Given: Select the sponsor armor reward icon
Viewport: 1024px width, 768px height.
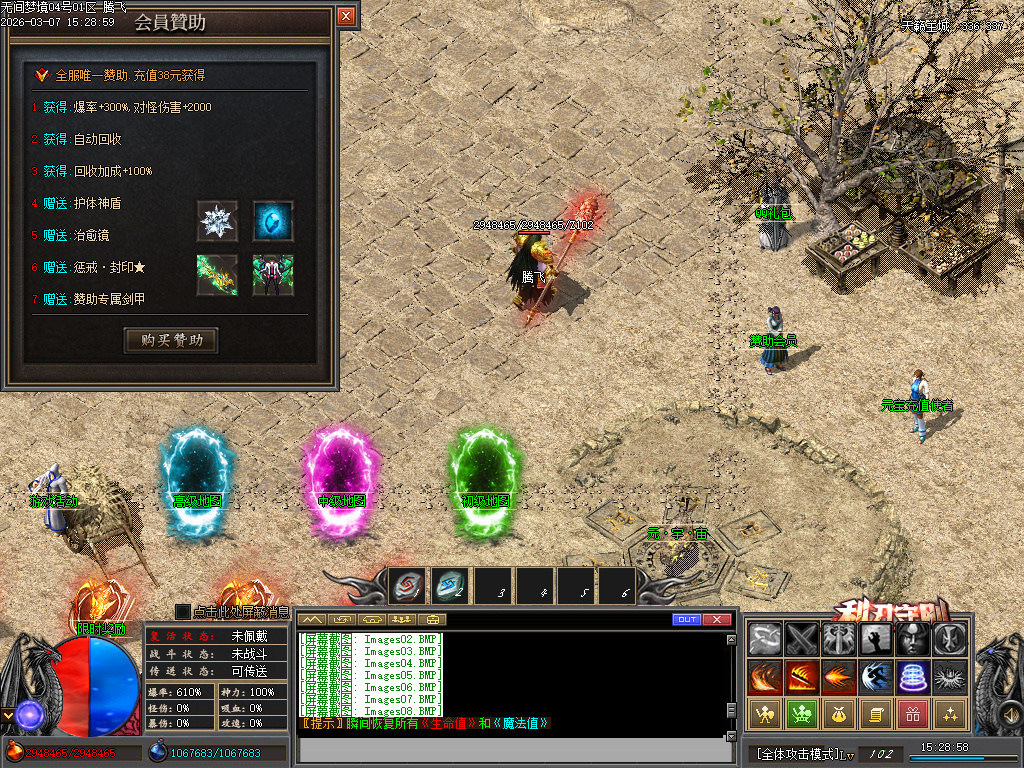Looking at the screenshot, I should (272, 275).
